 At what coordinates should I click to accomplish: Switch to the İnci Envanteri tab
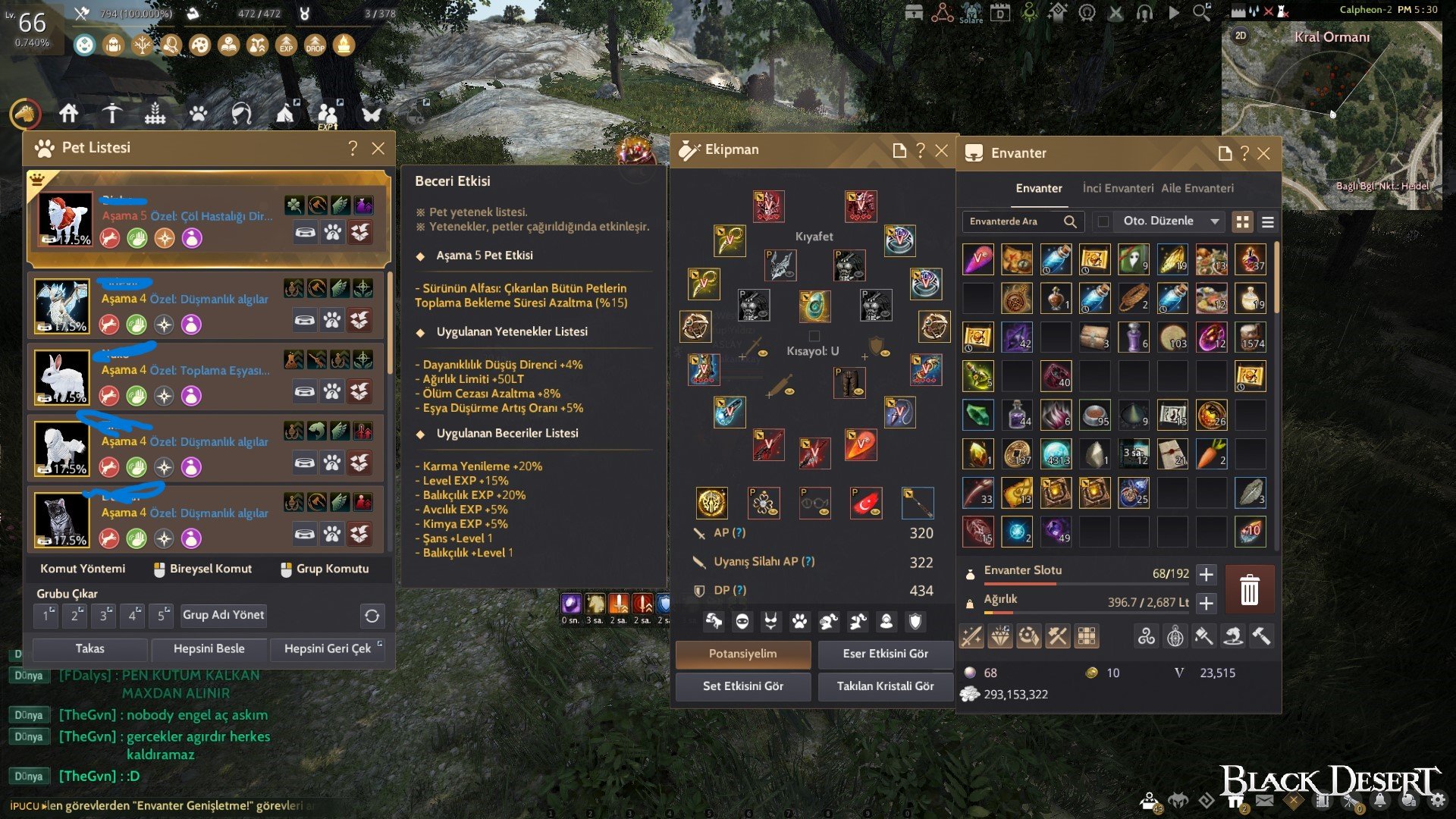pos(1118,188)
